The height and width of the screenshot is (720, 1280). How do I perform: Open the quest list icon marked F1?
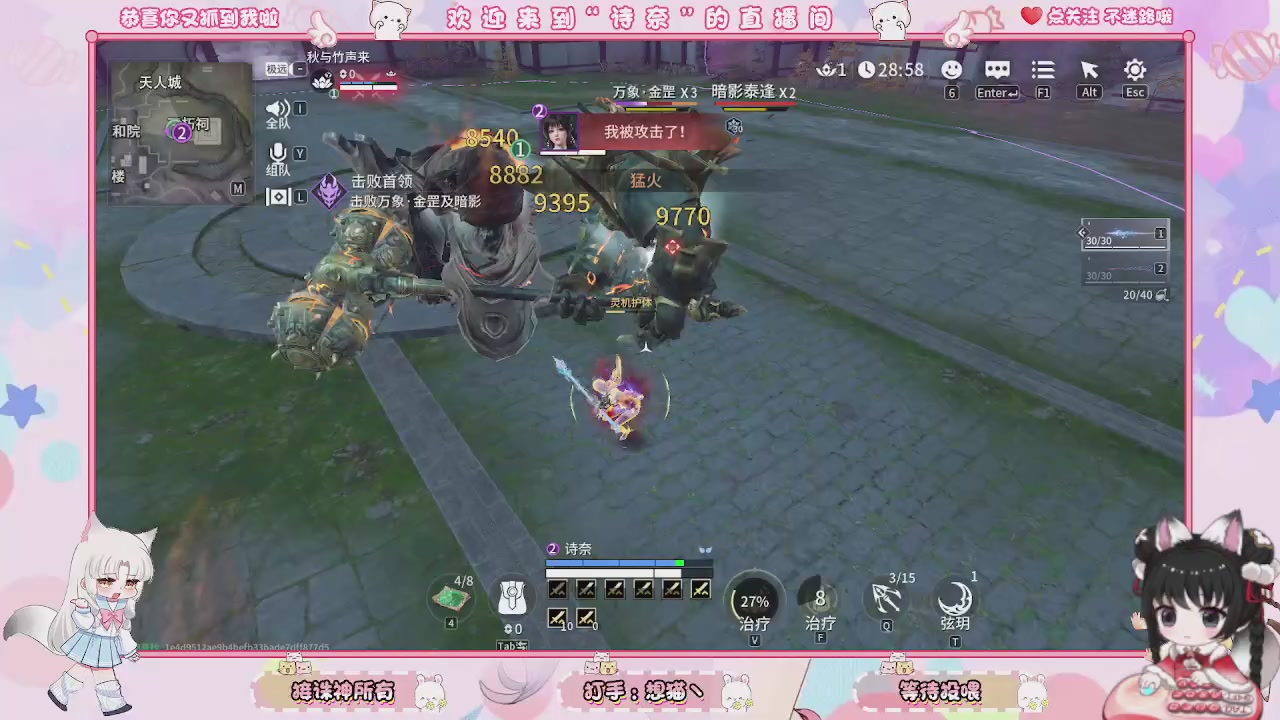[1043, 70]
